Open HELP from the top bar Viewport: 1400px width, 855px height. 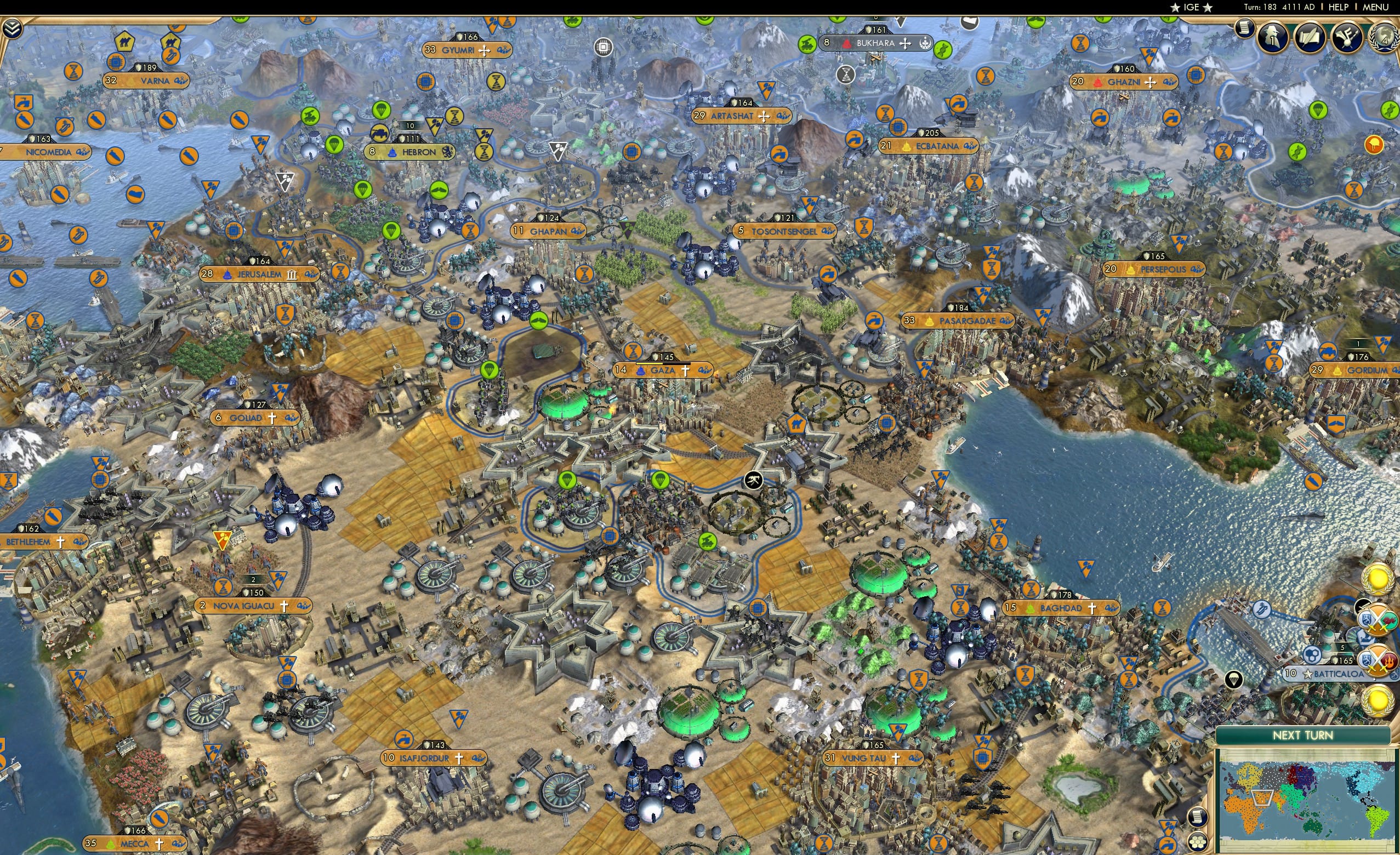pos(1339,7)
